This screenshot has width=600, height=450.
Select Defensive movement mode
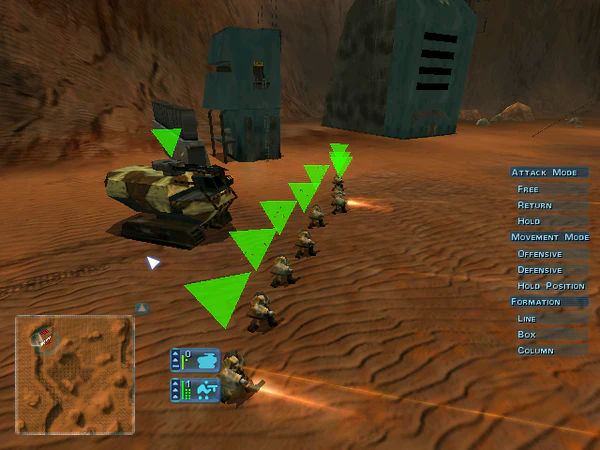541,270
